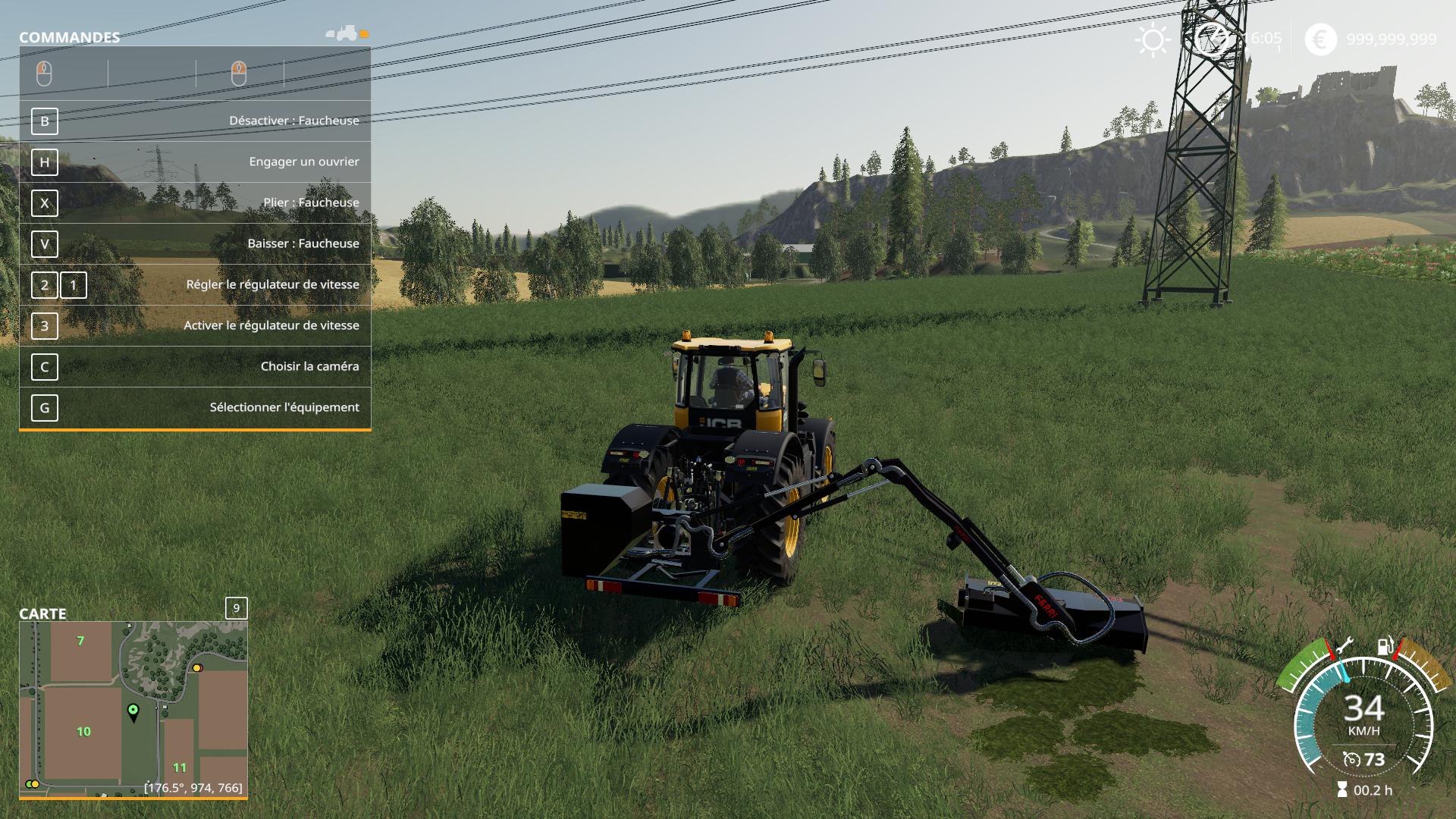1456x819 pixels.
Task: Select the green player marker on minimap
Action: 133,711
